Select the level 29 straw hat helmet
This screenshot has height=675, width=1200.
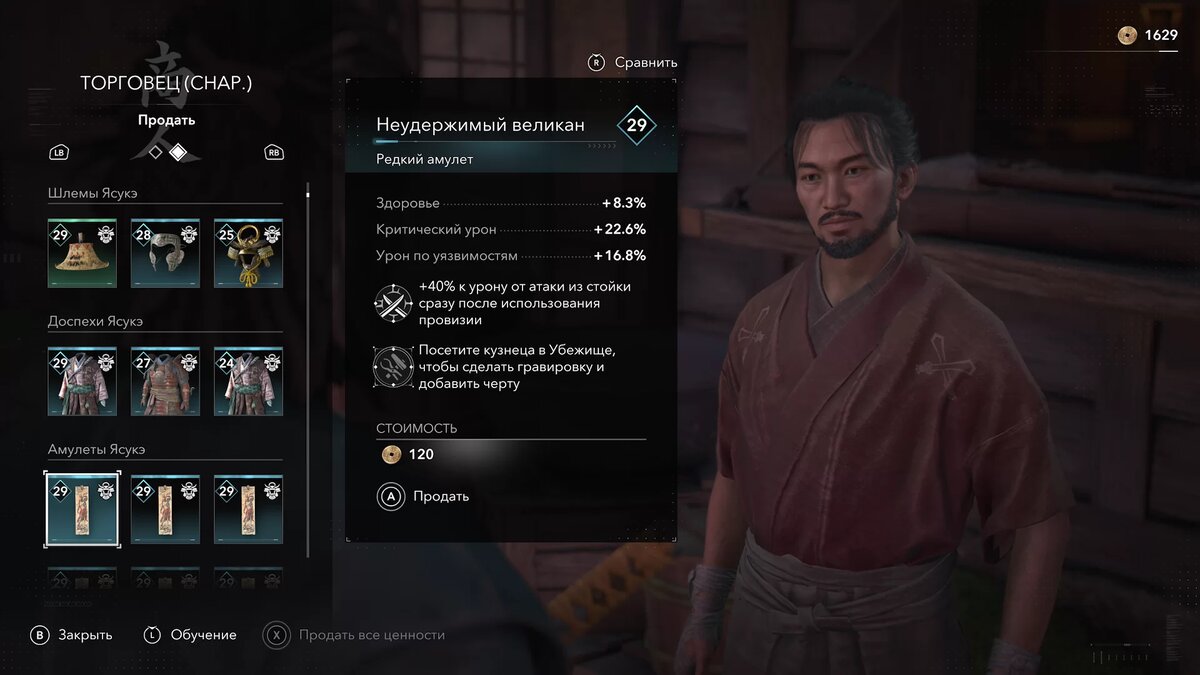pos(82,253)
